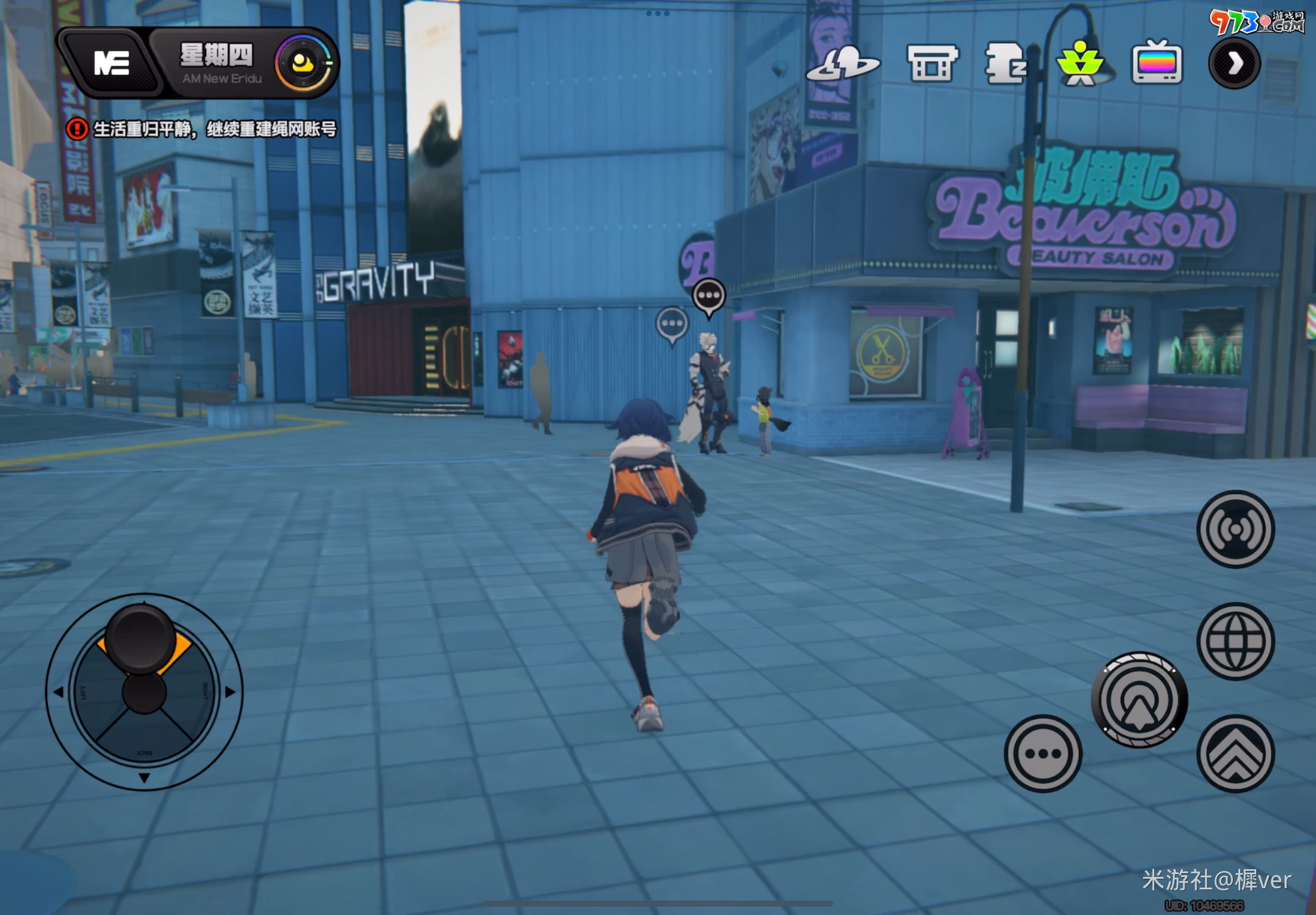Screen dimensions: 1316x915
Task: Expand the top menu arrow button
Action: (x=1234, y=63)
